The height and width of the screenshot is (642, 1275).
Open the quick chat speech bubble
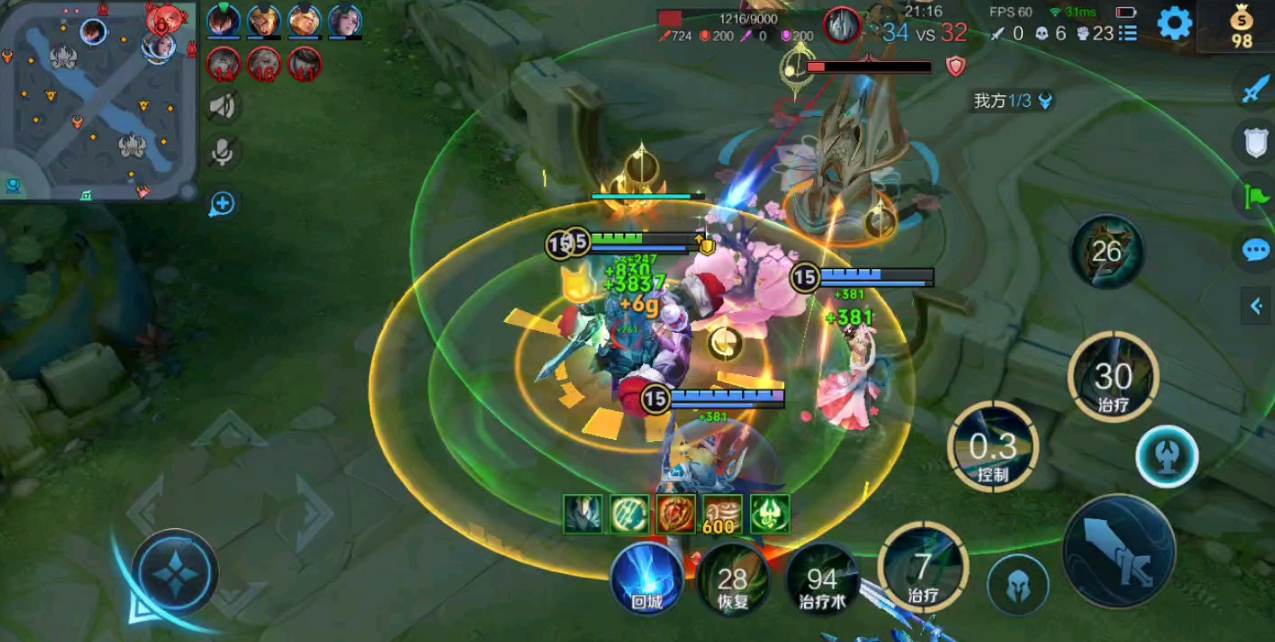1255,250
